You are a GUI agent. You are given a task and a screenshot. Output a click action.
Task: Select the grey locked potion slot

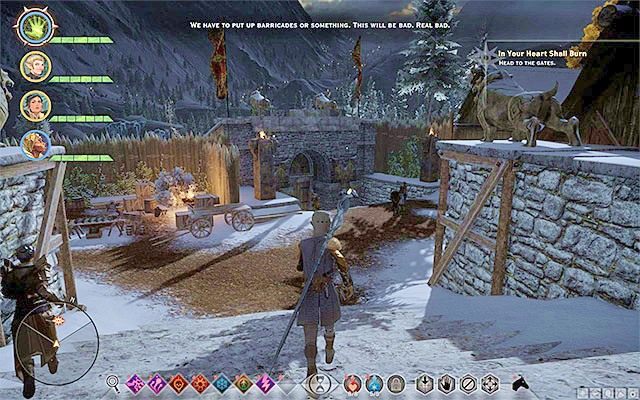click(x=395, y=382)
